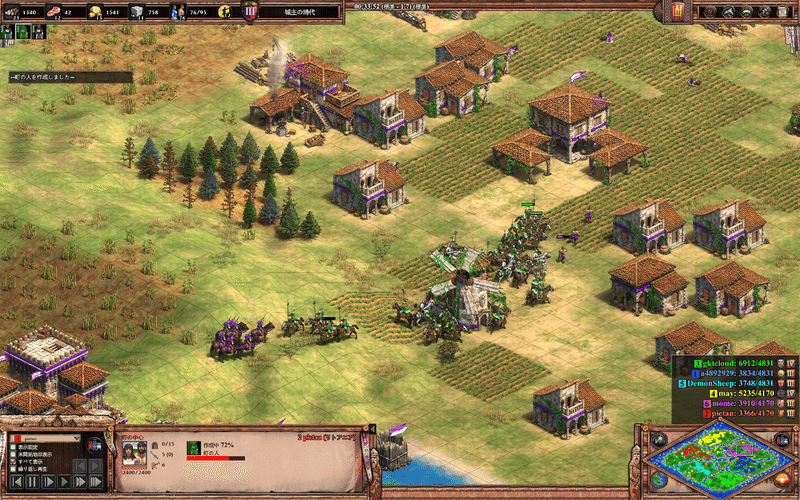Uncheck the すべて表示 show-all checkbox
The image size is (800, 500).
(11, 461)
